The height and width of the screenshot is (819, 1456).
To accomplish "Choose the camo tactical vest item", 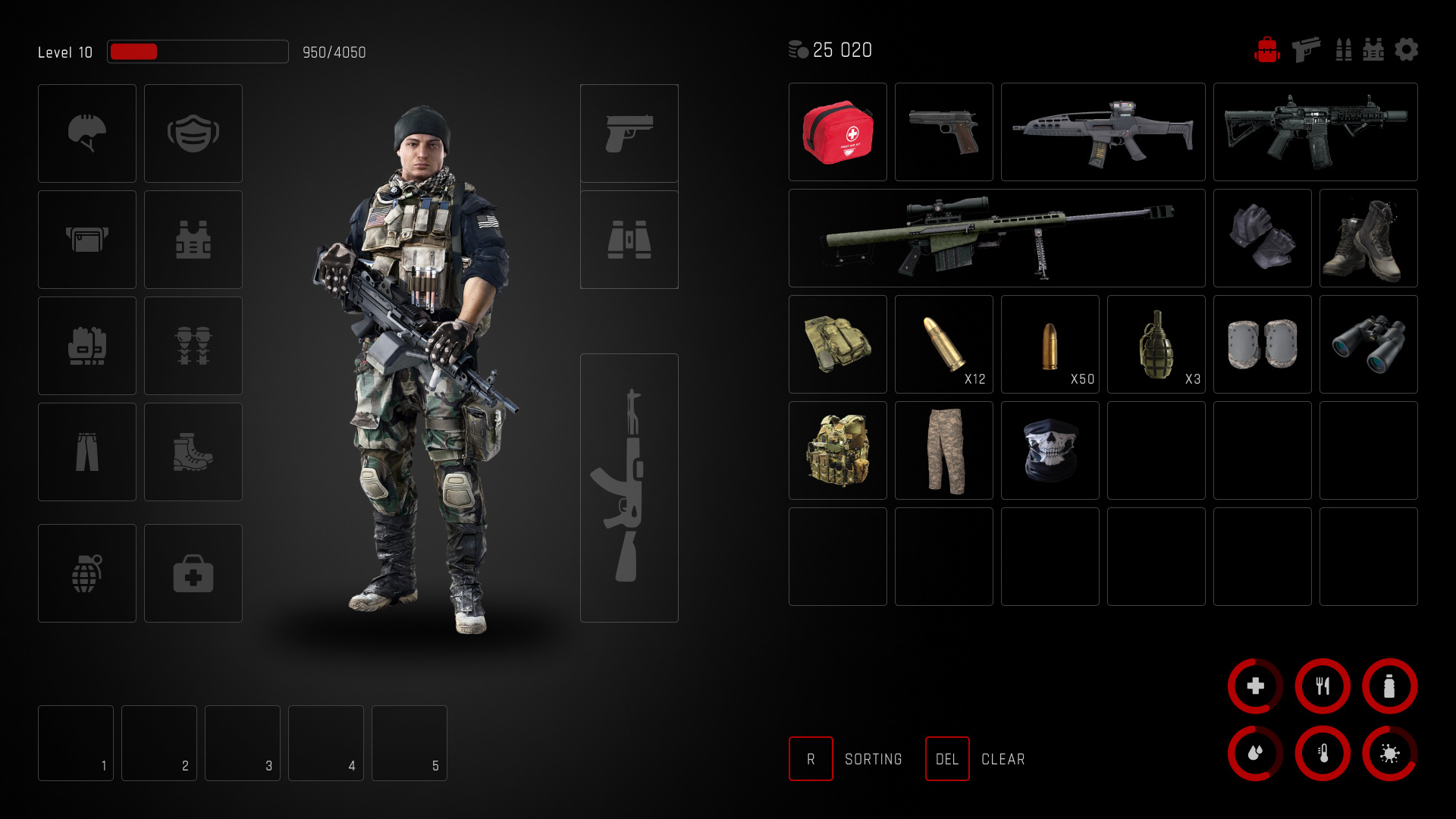I will tap(837, 450).
